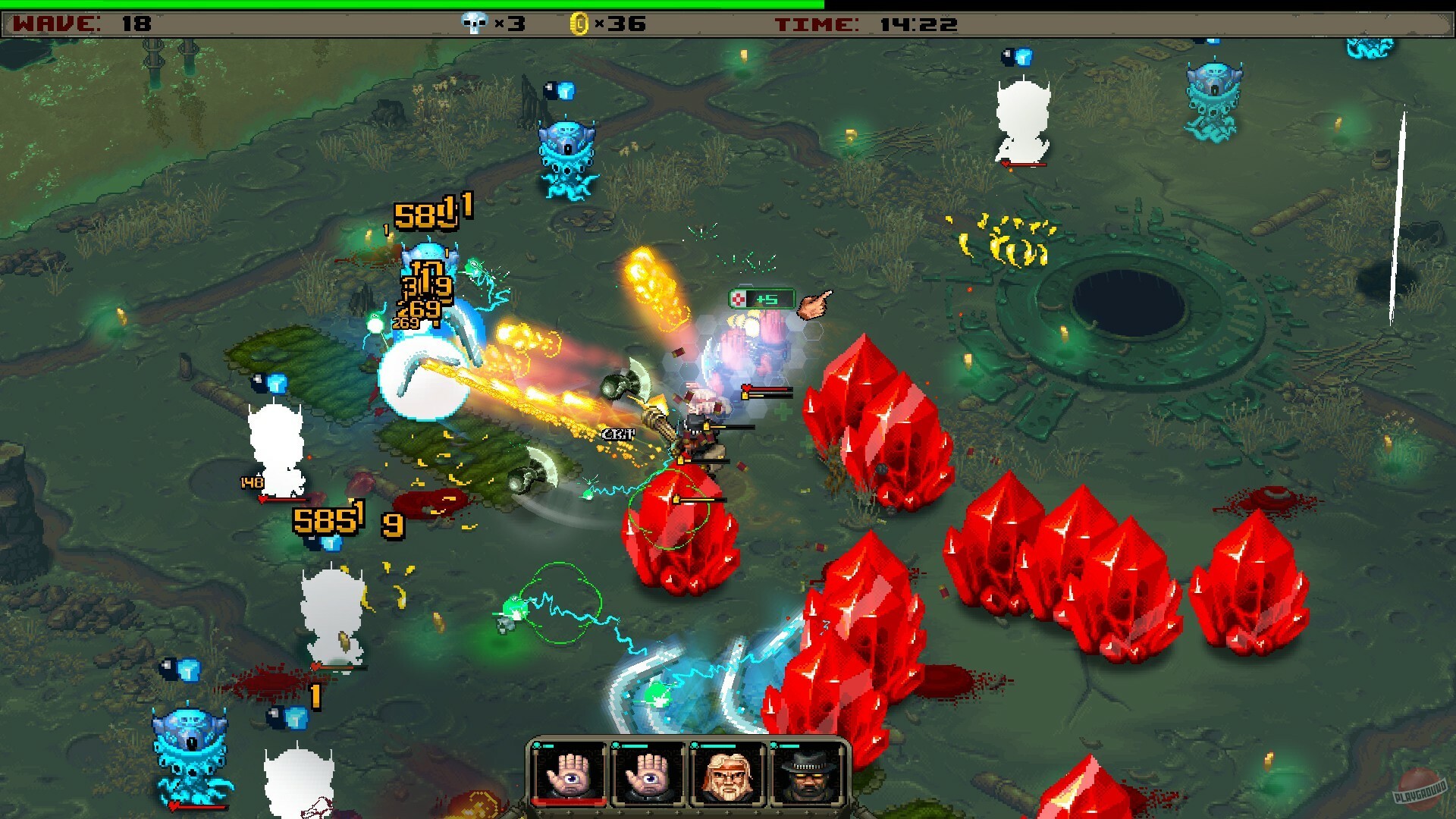Viewport: 1456px width, 819px height.
Task: Click the +5 health pickup indicator
Action: coord(764,299)
